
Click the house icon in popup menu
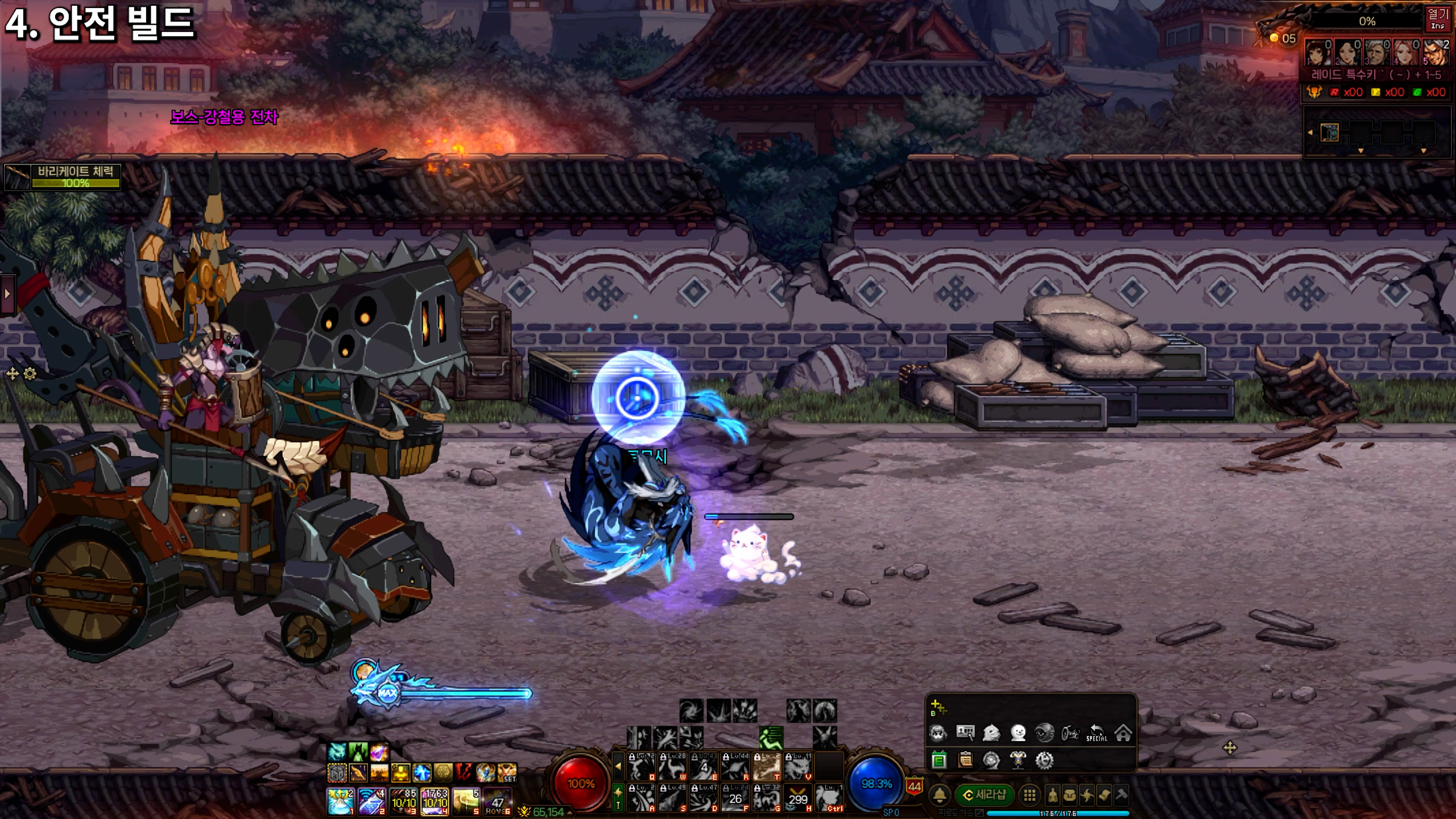tap(1123, 733)
